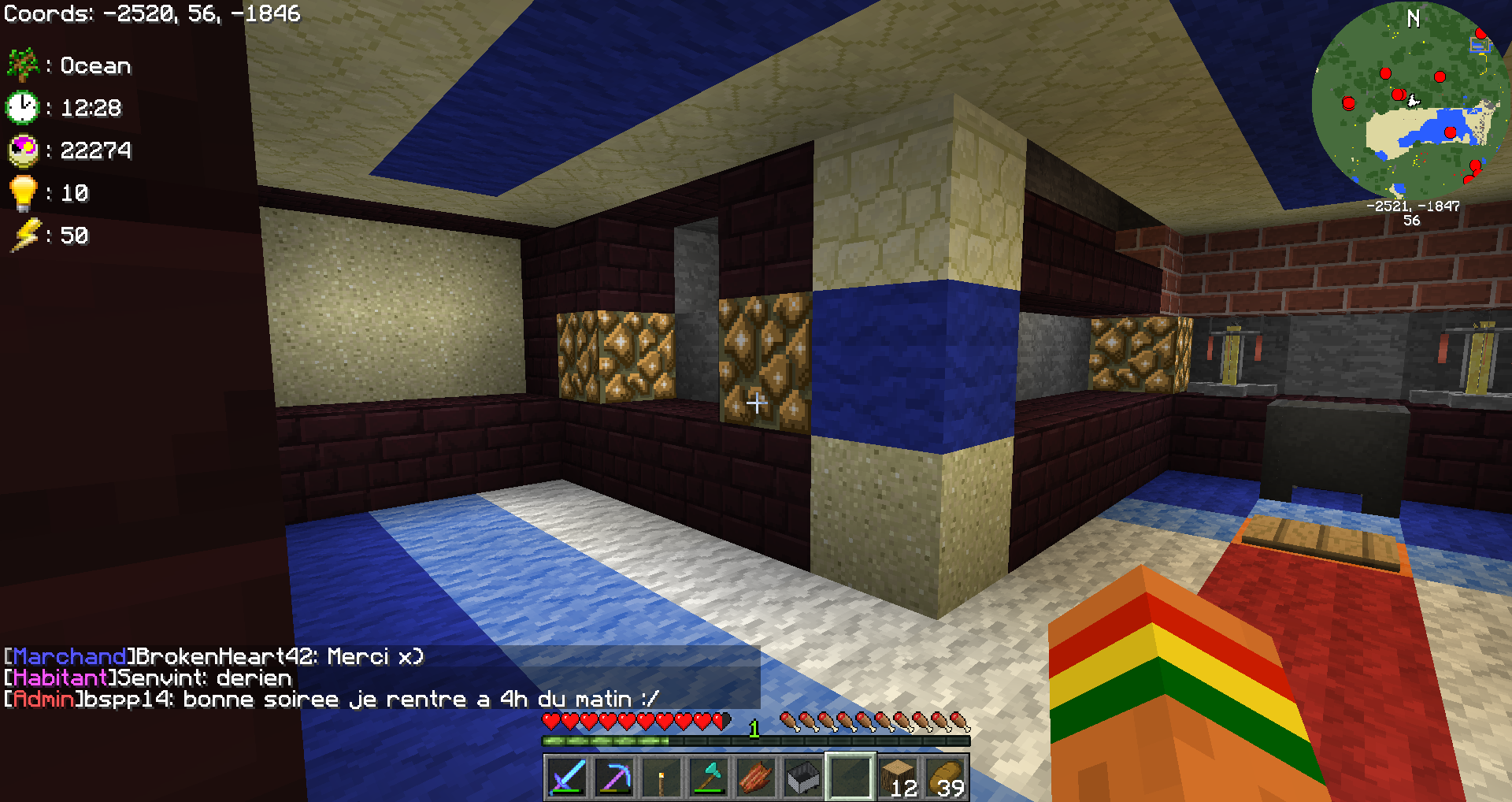The width and height of the screenshot is (1512, 802).
Task: Equip the diamond axe from the hotbar
Action: 709,777
